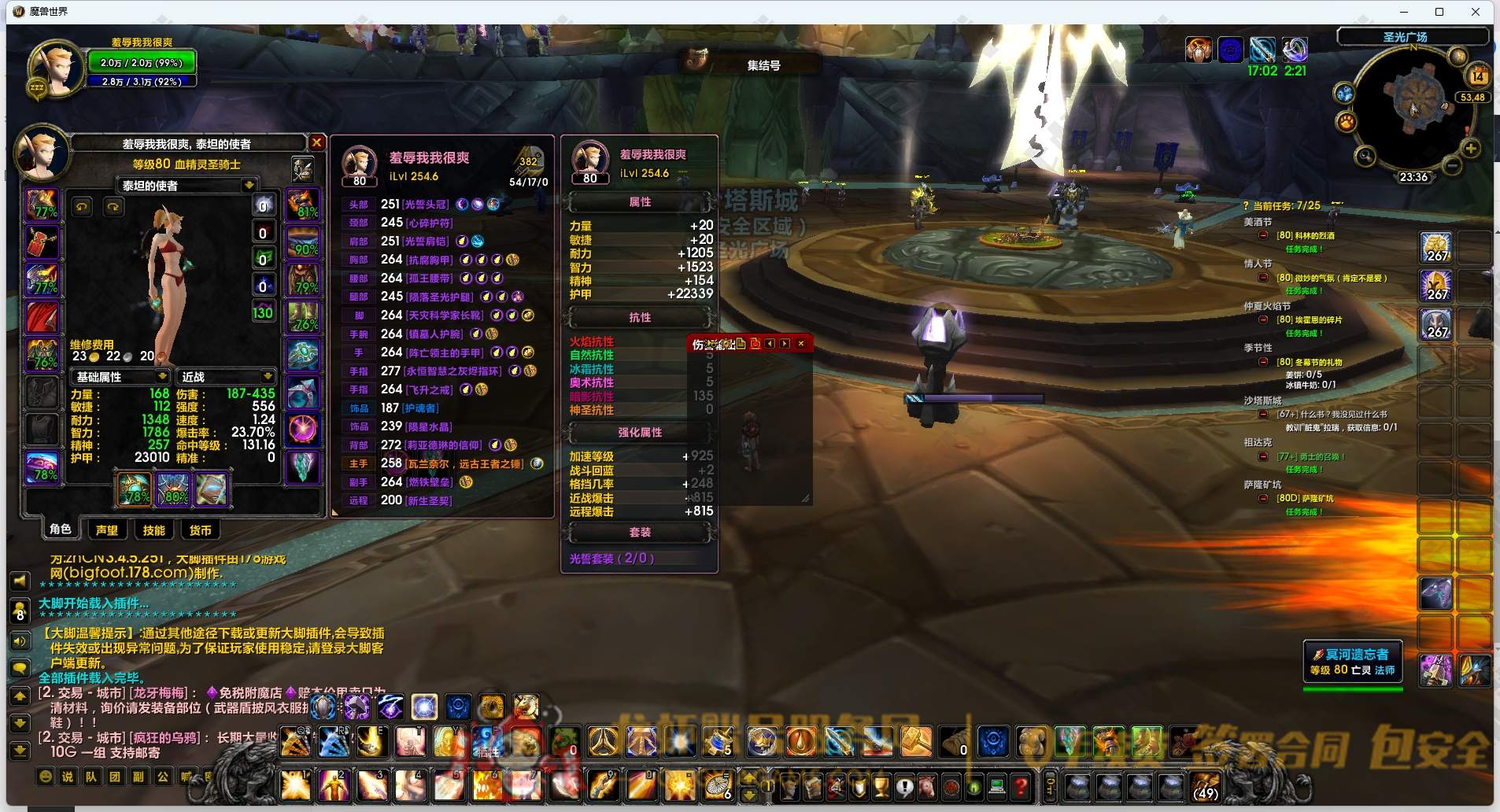
Task: Zoom in on the minimap
Action: click(x=1470, y=149)
